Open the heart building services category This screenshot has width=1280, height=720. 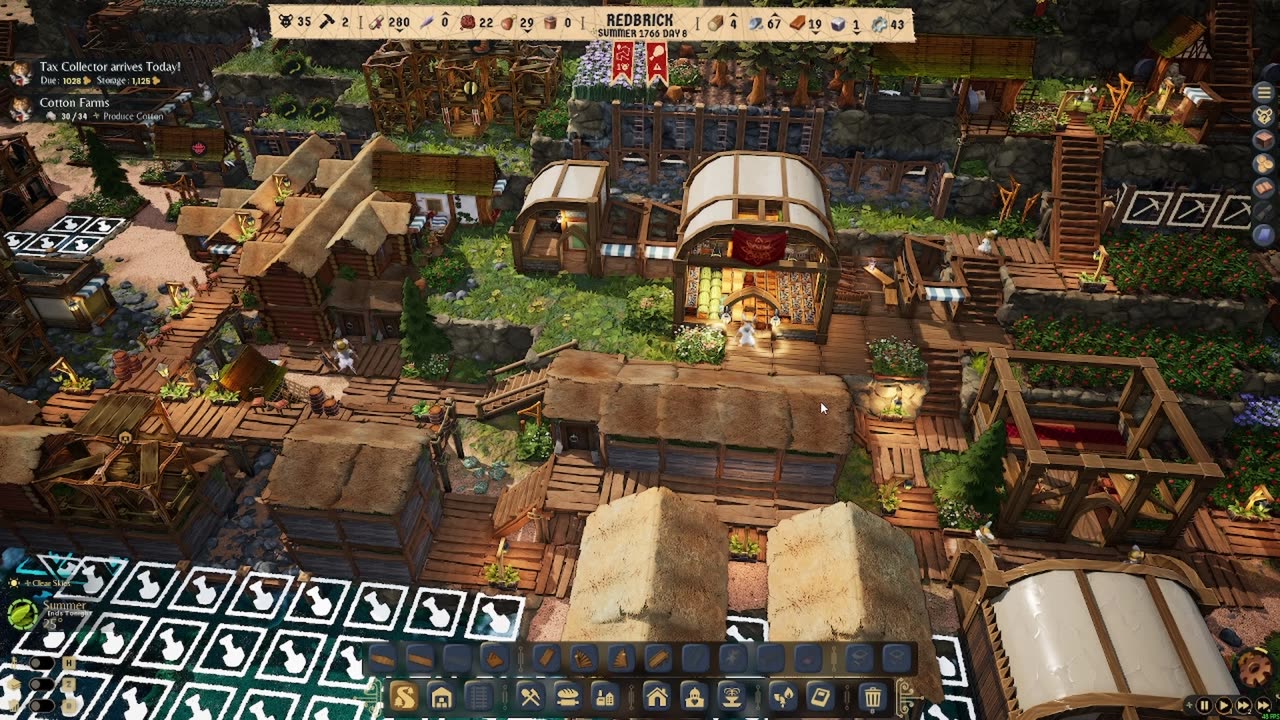coord(693,696)
